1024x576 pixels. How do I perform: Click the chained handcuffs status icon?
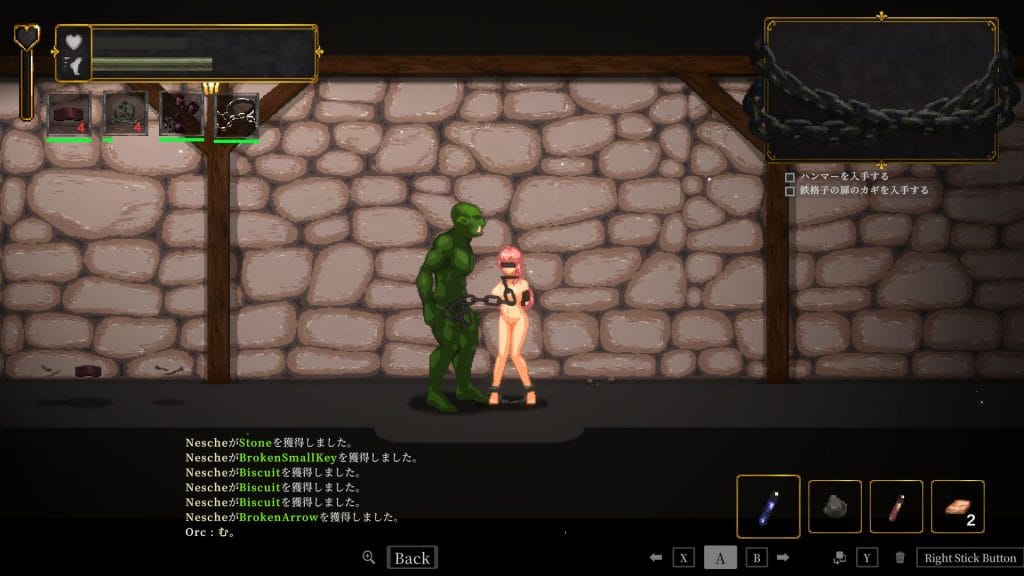click(x=237, y=114)
